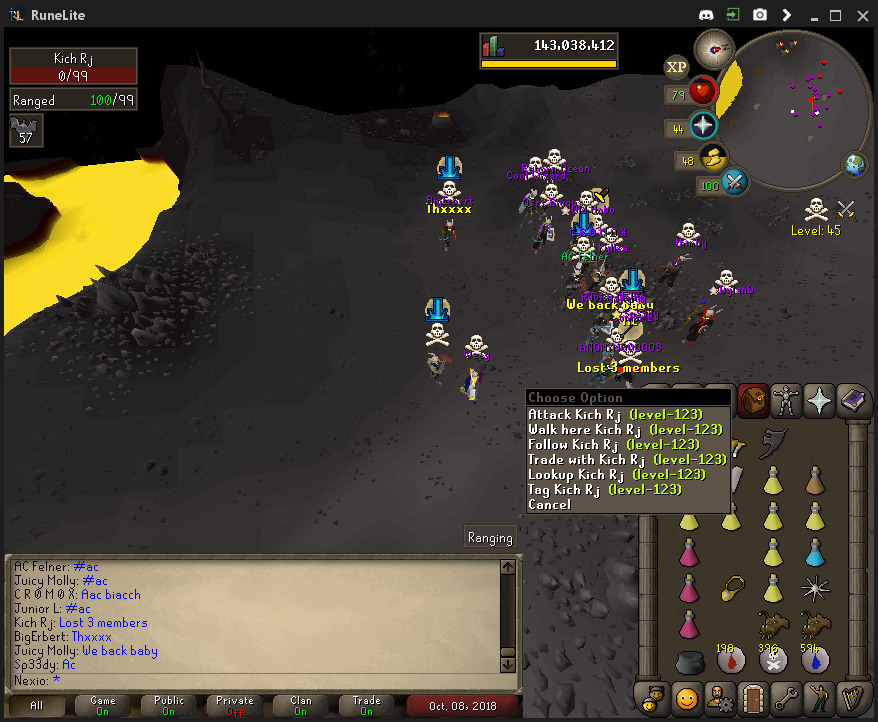The image size is (878, 722).
Task: Switch chat filter to Clan
Action: pyautogui.click(x=301, y=705)
